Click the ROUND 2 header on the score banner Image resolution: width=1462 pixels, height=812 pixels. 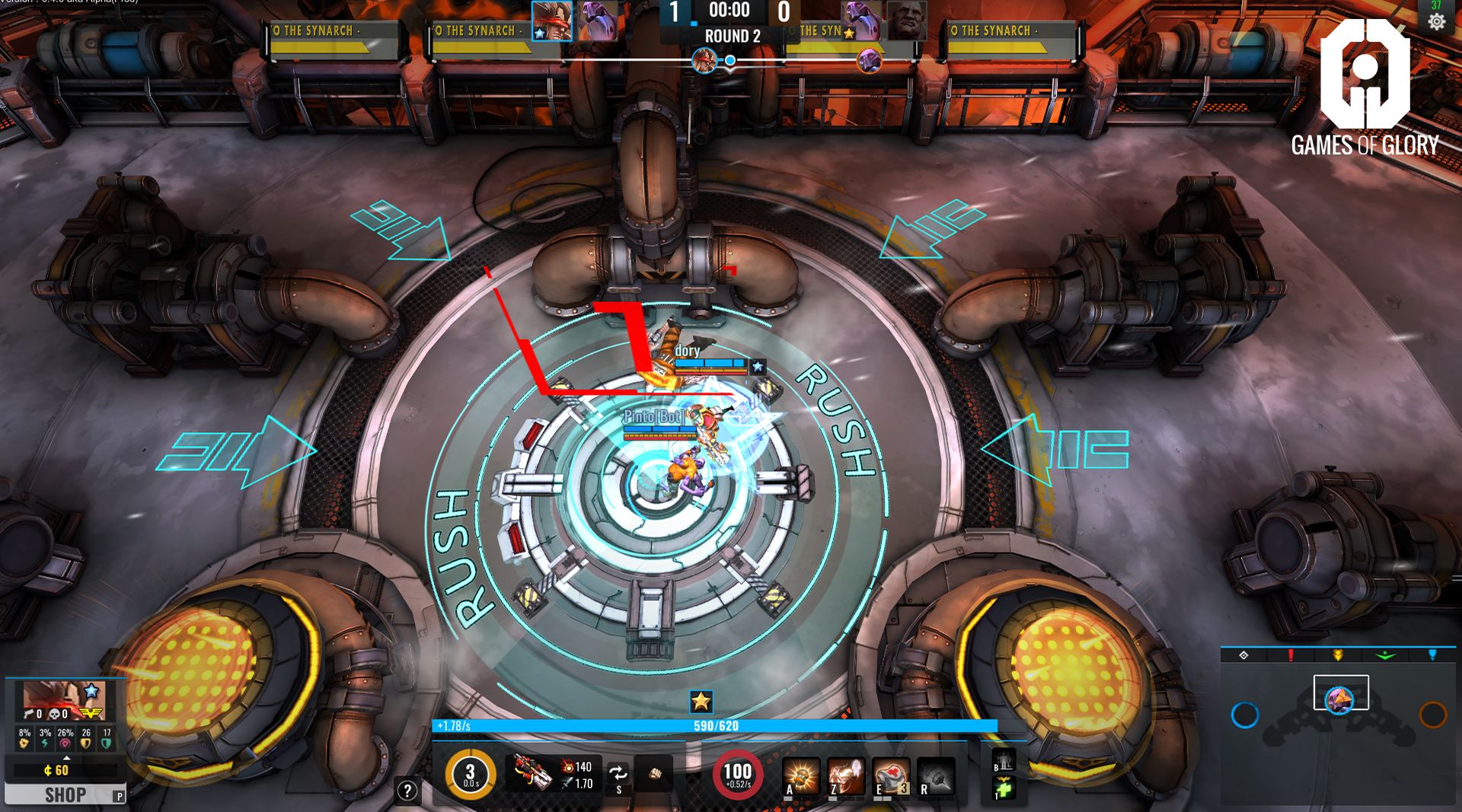pyautogui.click(x=731, y=35)
